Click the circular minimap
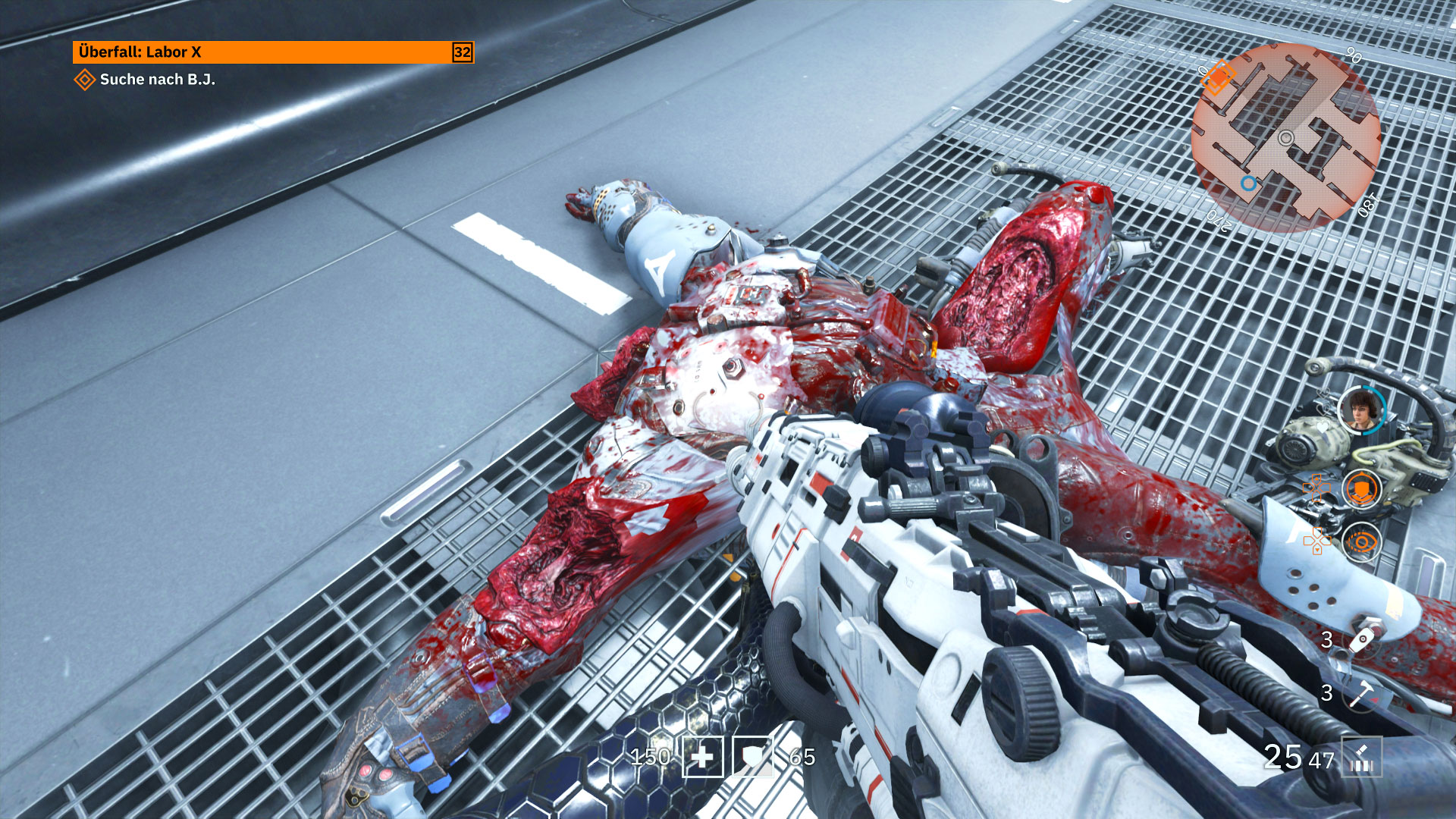 [1285, 138]
